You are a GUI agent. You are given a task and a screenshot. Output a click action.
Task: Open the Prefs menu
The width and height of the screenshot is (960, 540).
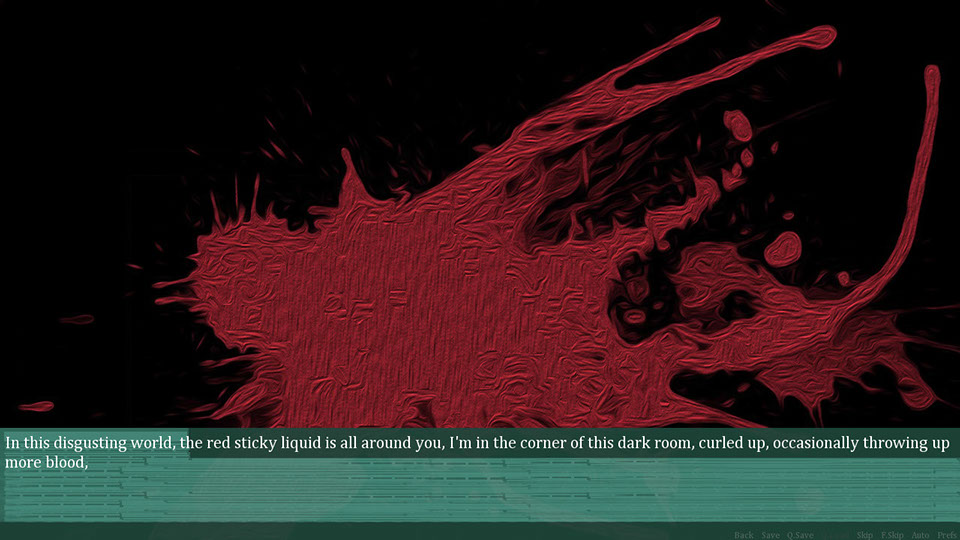point(947,535)
